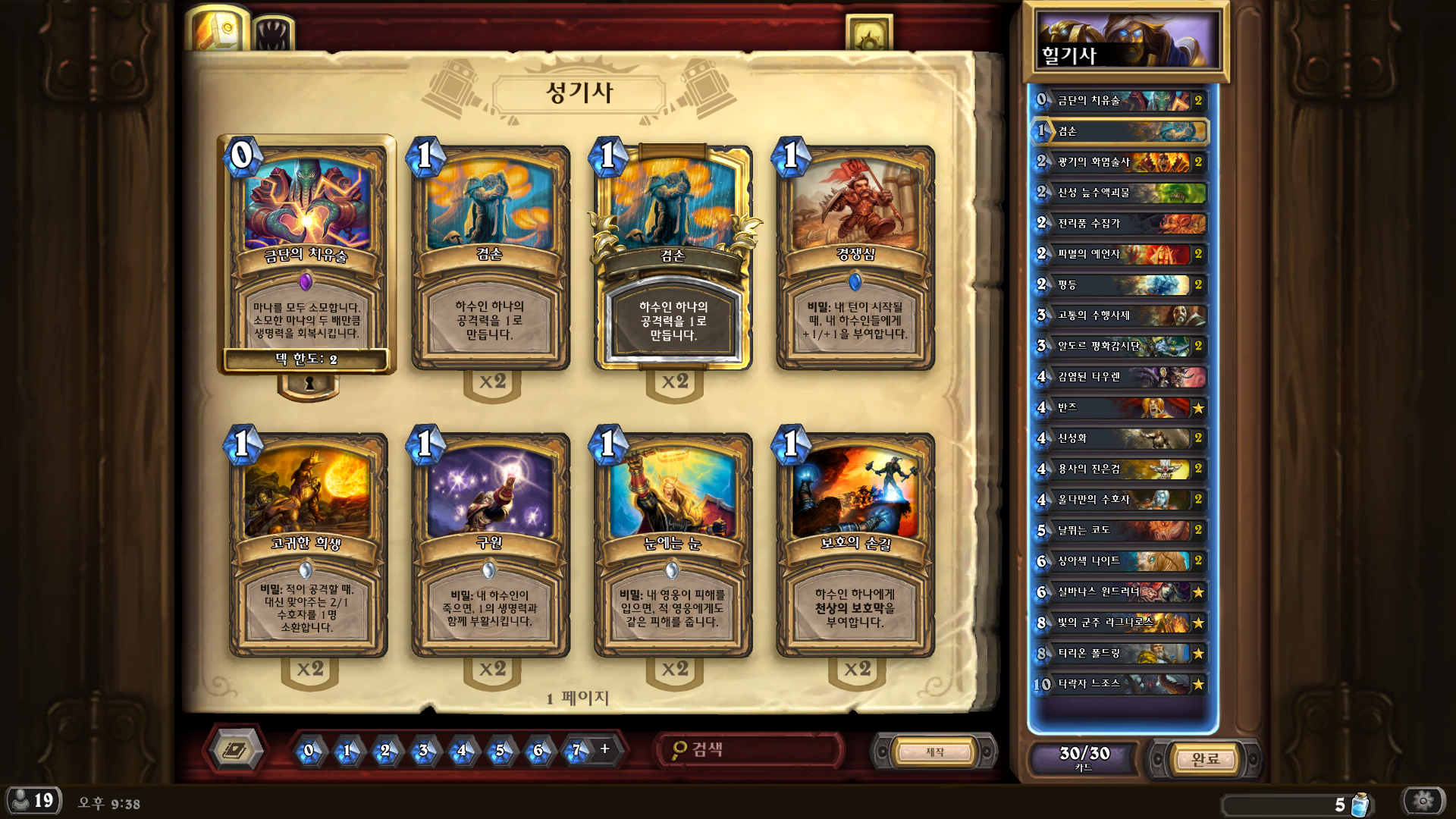1456x819 pixels.
Task: Open the gear settings menu
Action: pos(1423,801)
